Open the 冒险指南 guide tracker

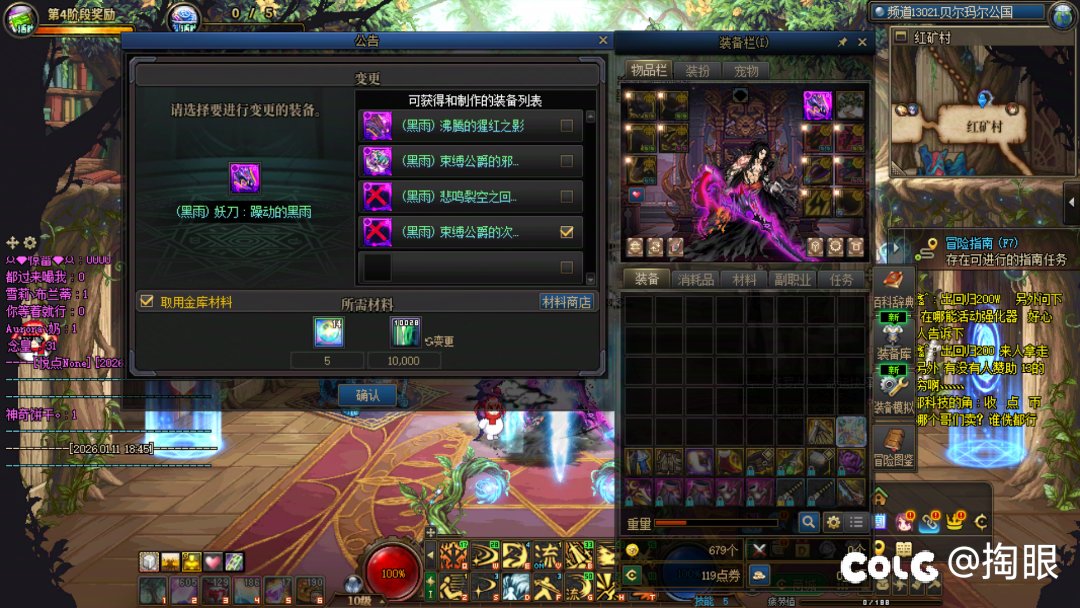coord(967,243)
